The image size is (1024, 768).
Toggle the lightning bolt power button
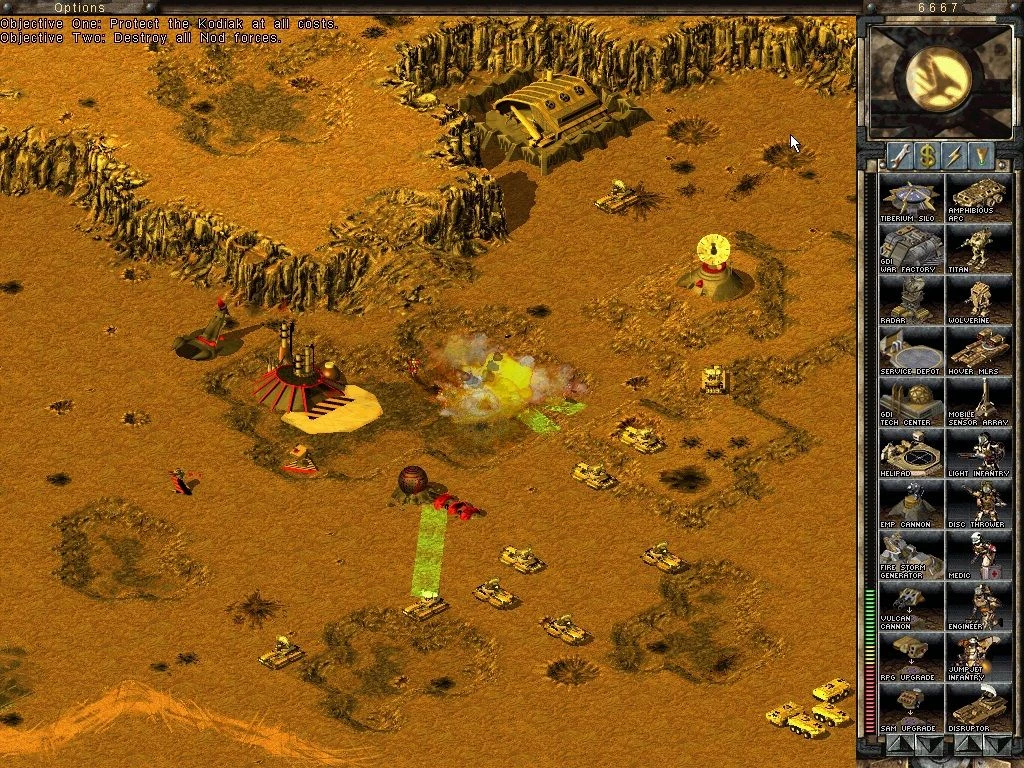coord(954,155)
